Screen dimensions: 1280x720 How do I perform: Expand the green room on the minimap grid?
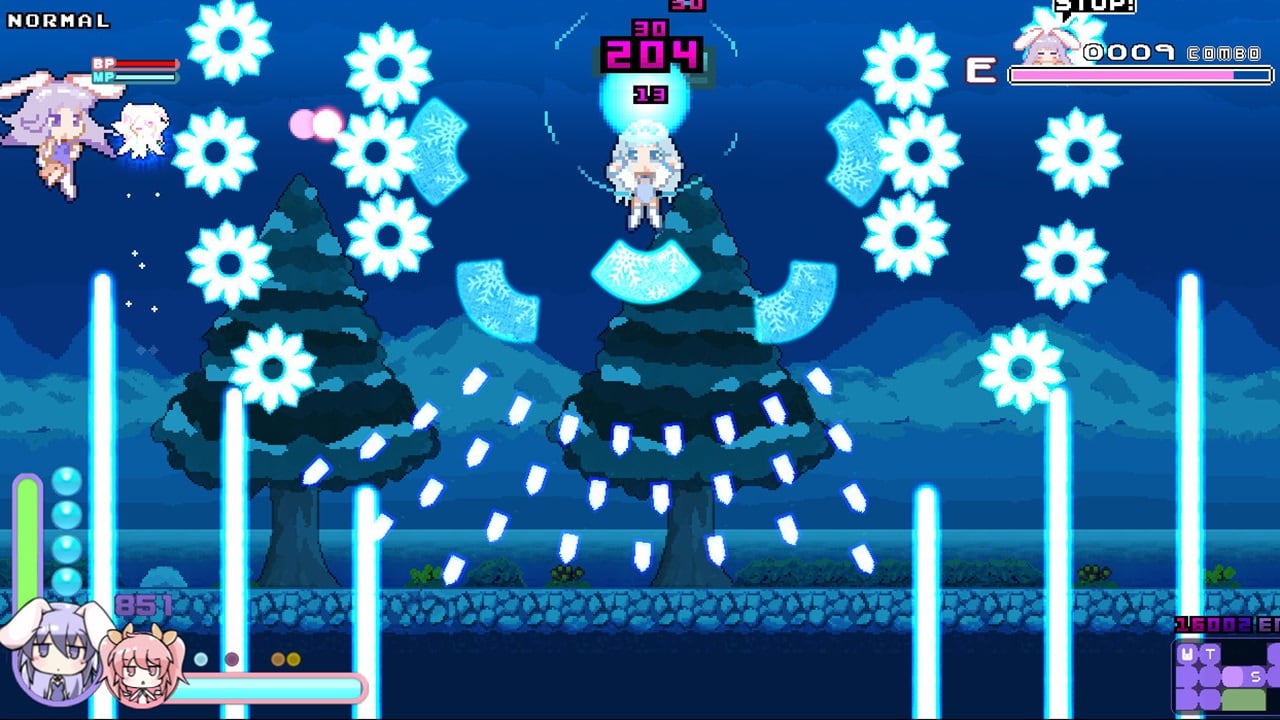(x=1244, y=699)
